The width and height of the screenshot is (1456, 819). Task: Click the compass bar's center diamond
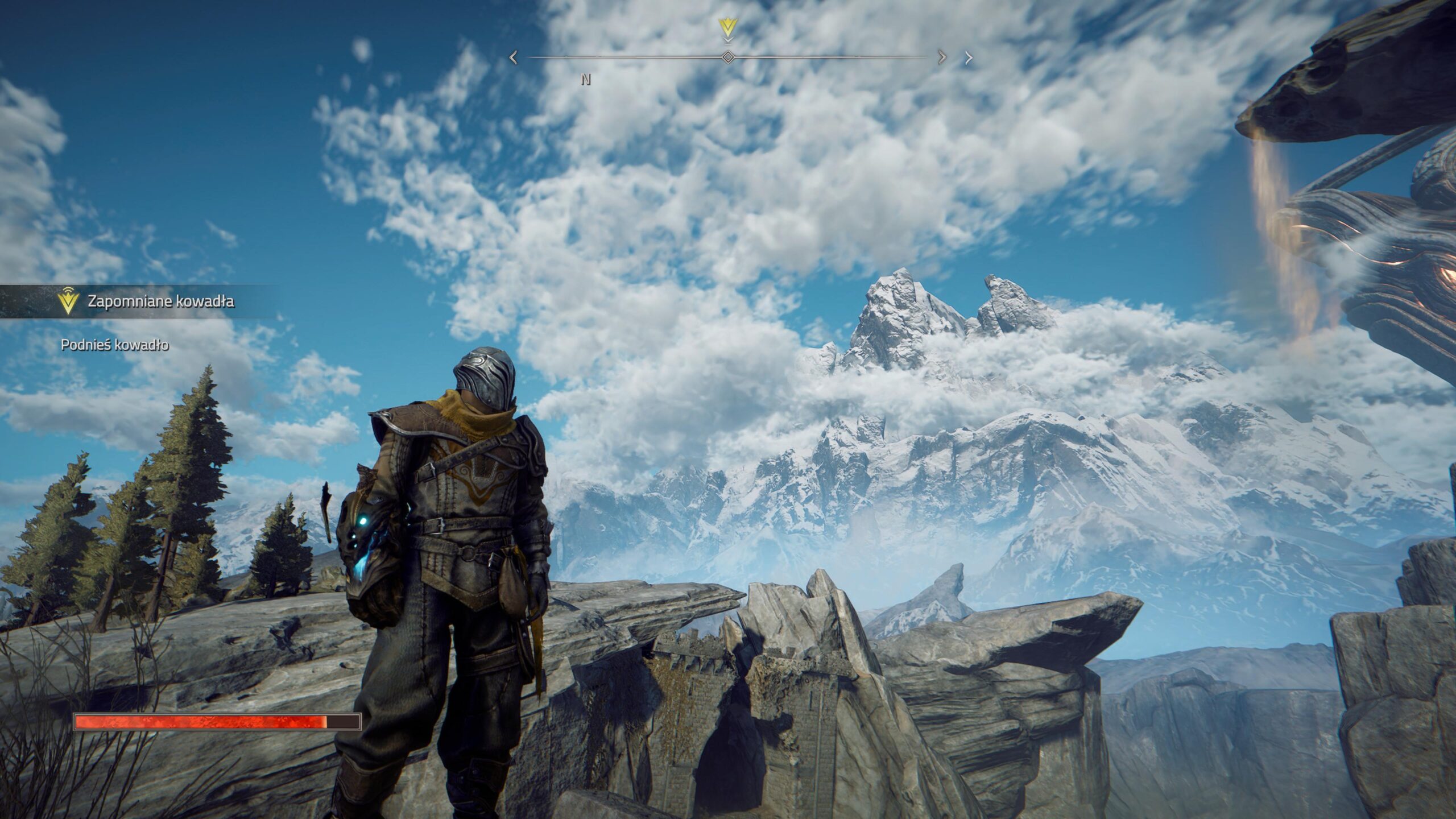click(x=727, y=57)
